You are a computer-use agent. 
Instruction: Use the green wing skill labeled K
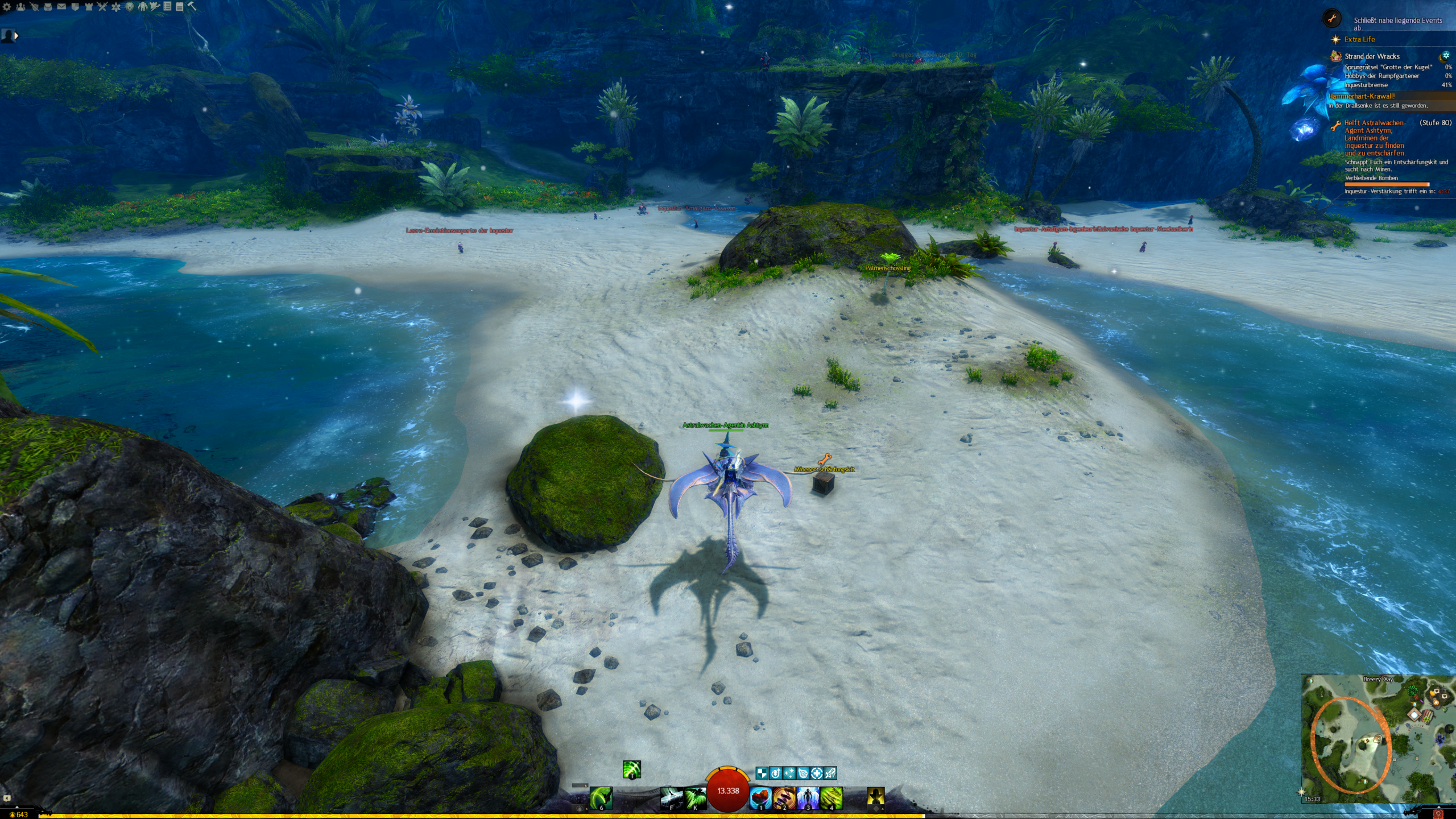pos(694,798)
